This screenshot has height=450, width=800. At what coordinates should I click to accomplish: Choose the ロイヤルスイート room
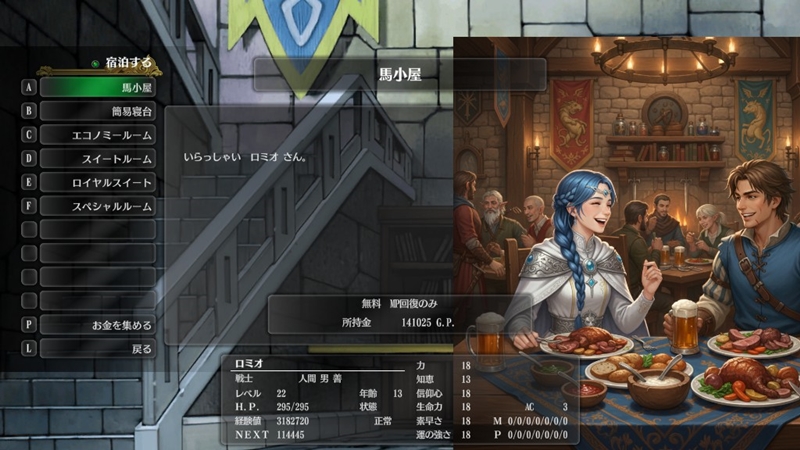pos(97,183)
